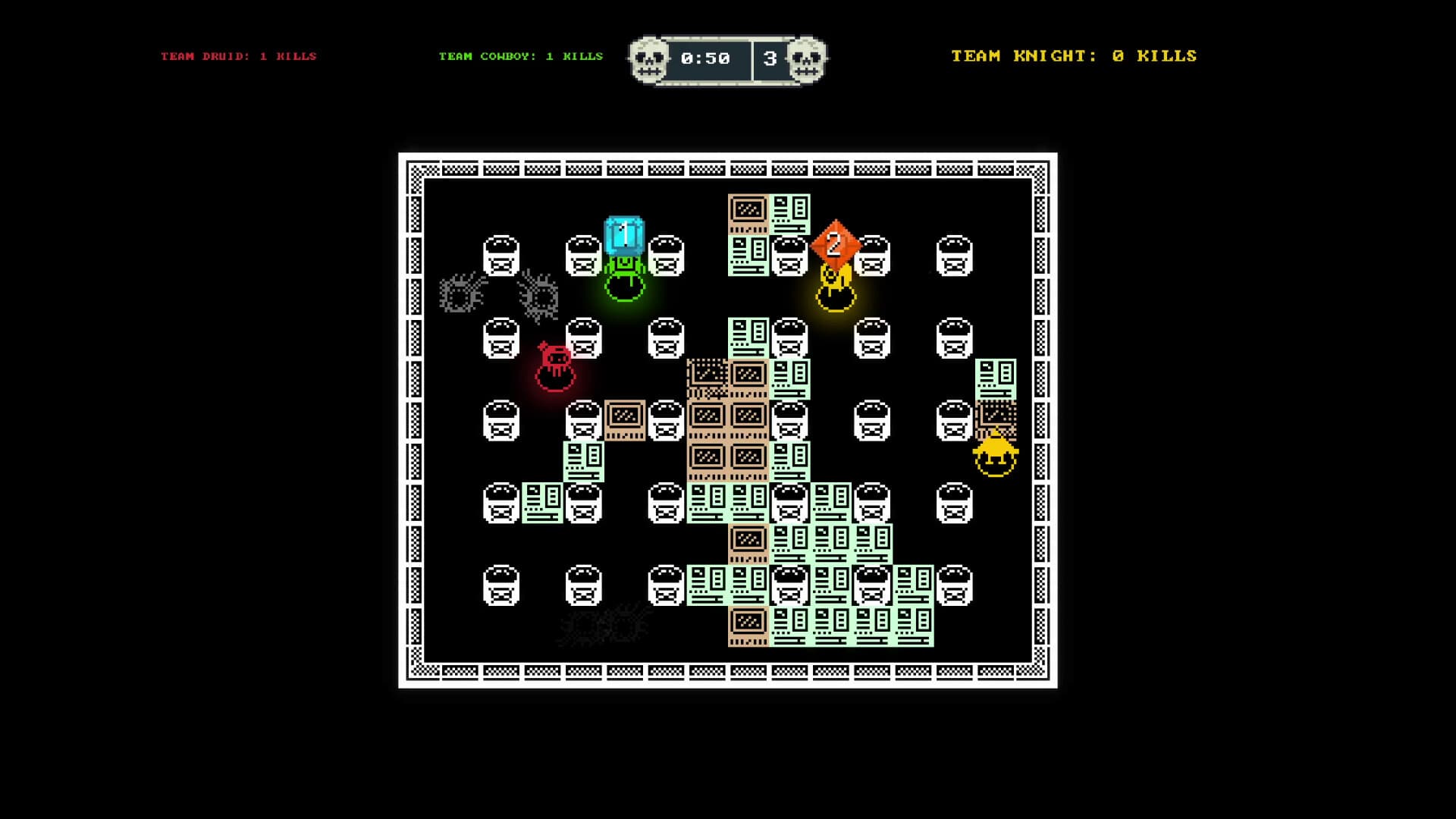Click the TEAM KNIGHT: 0 KILLS text

click(x=1073, y=56)
